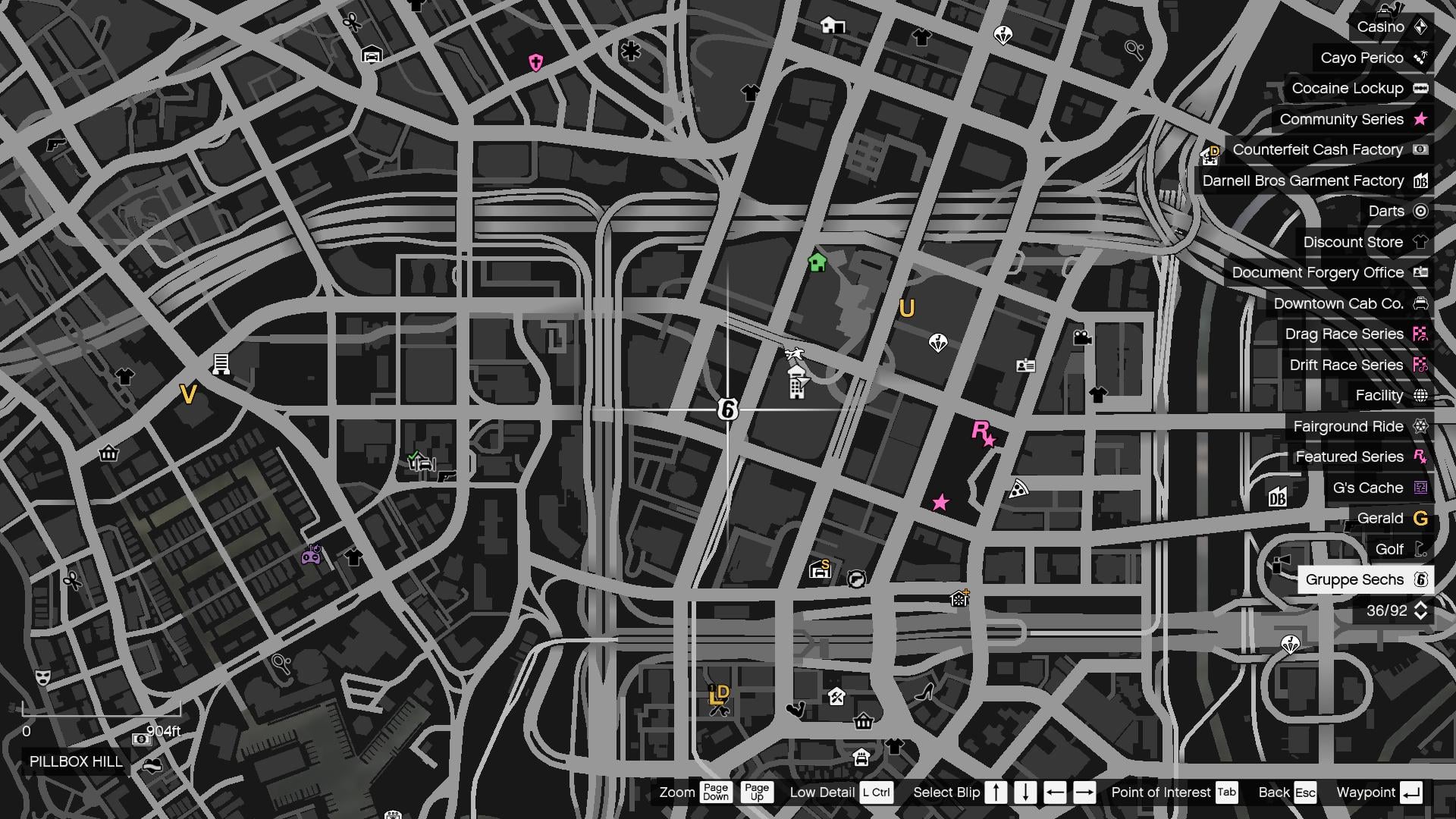The width and height of the screenshot is (1456, 819).
Task: Select the Gruppe Sechs blip at map center
Action: [729, 409]
